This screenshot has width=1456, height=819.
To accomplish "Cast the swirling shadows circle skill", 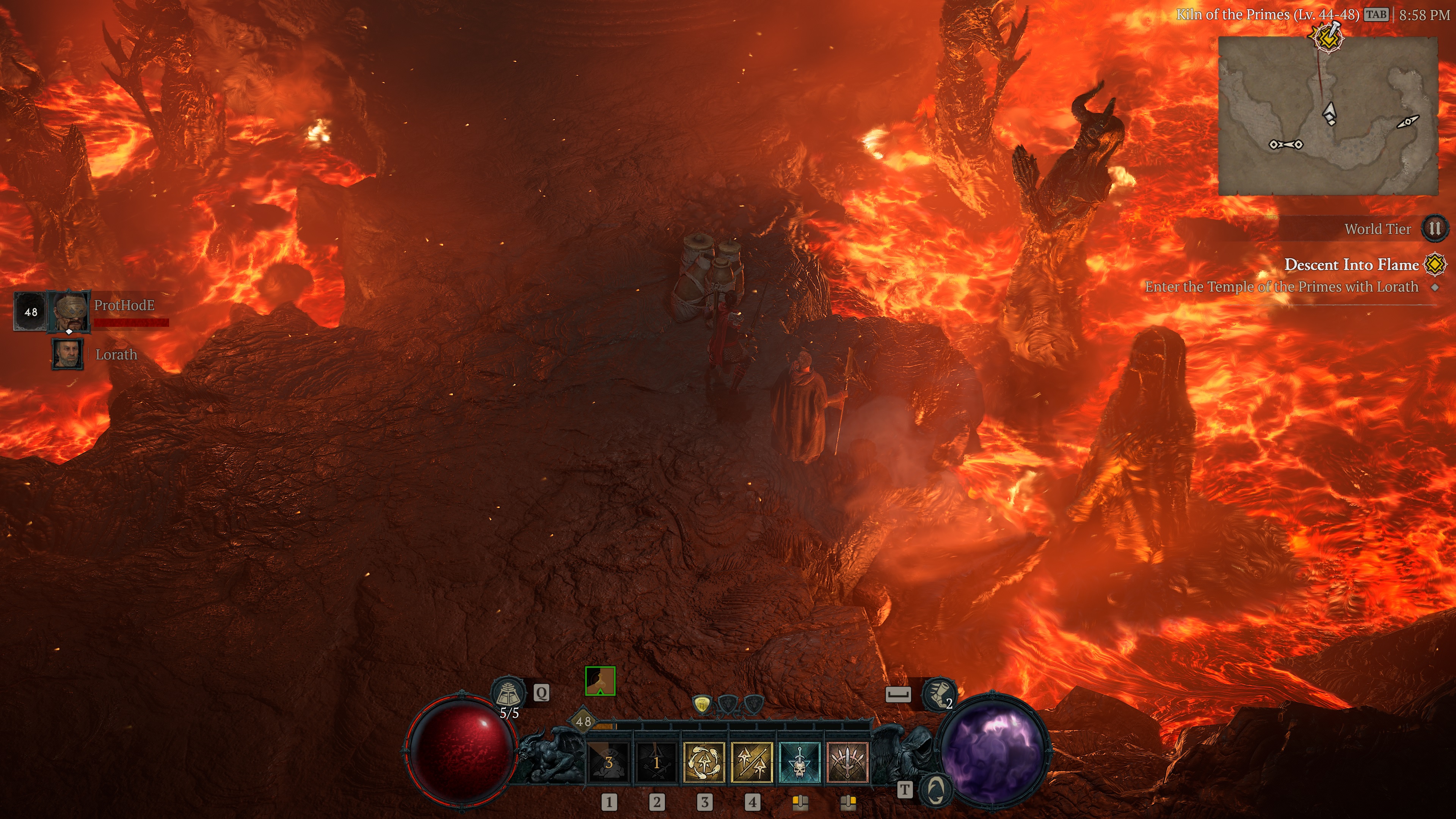I will [x=704, y=761].
